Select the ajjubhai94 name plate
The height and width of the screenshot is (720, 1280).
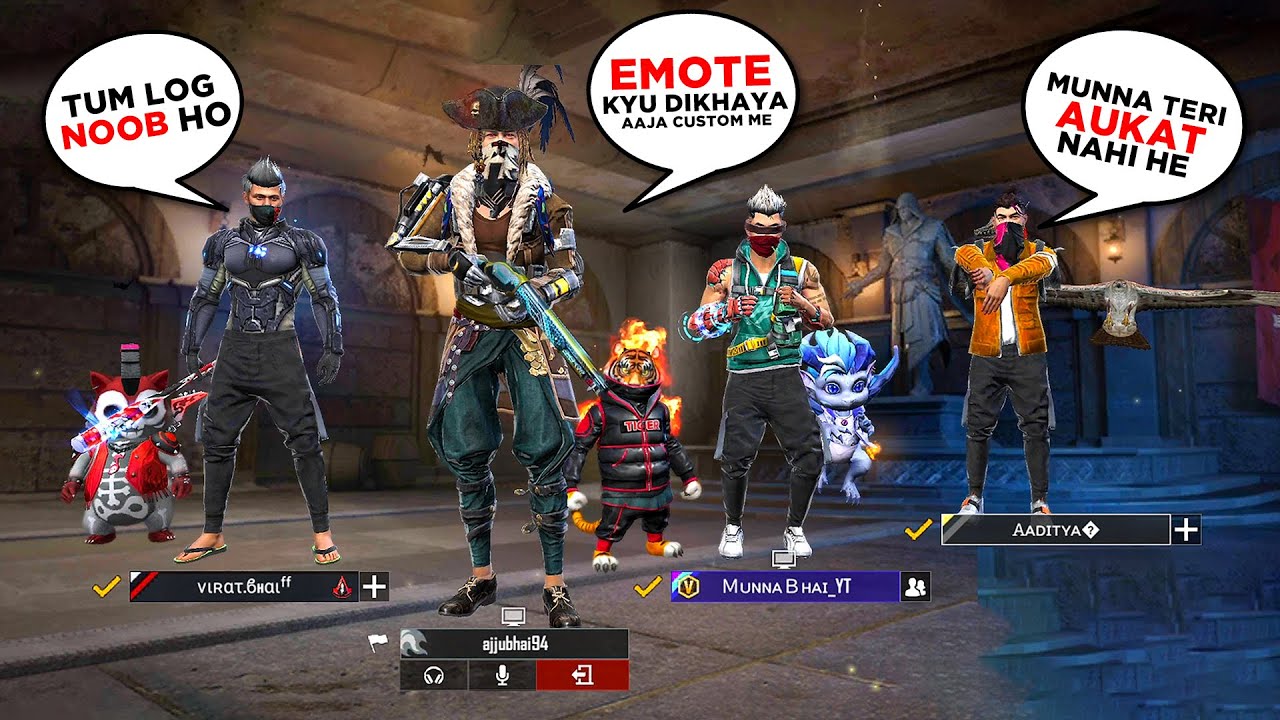click(x=514, y=644)
